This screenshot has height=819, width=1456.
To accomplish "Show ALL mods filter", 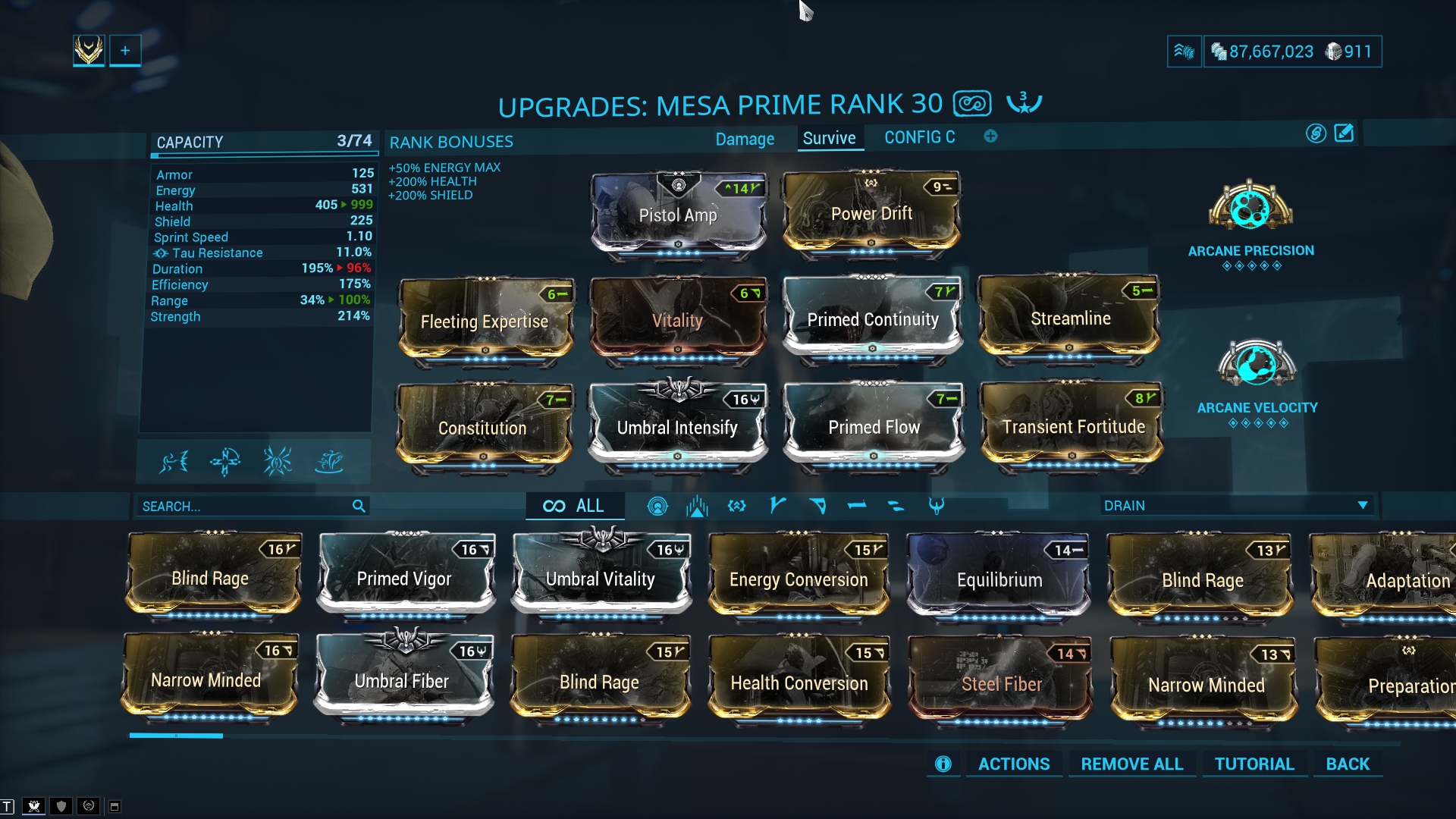I will point(575,506).
